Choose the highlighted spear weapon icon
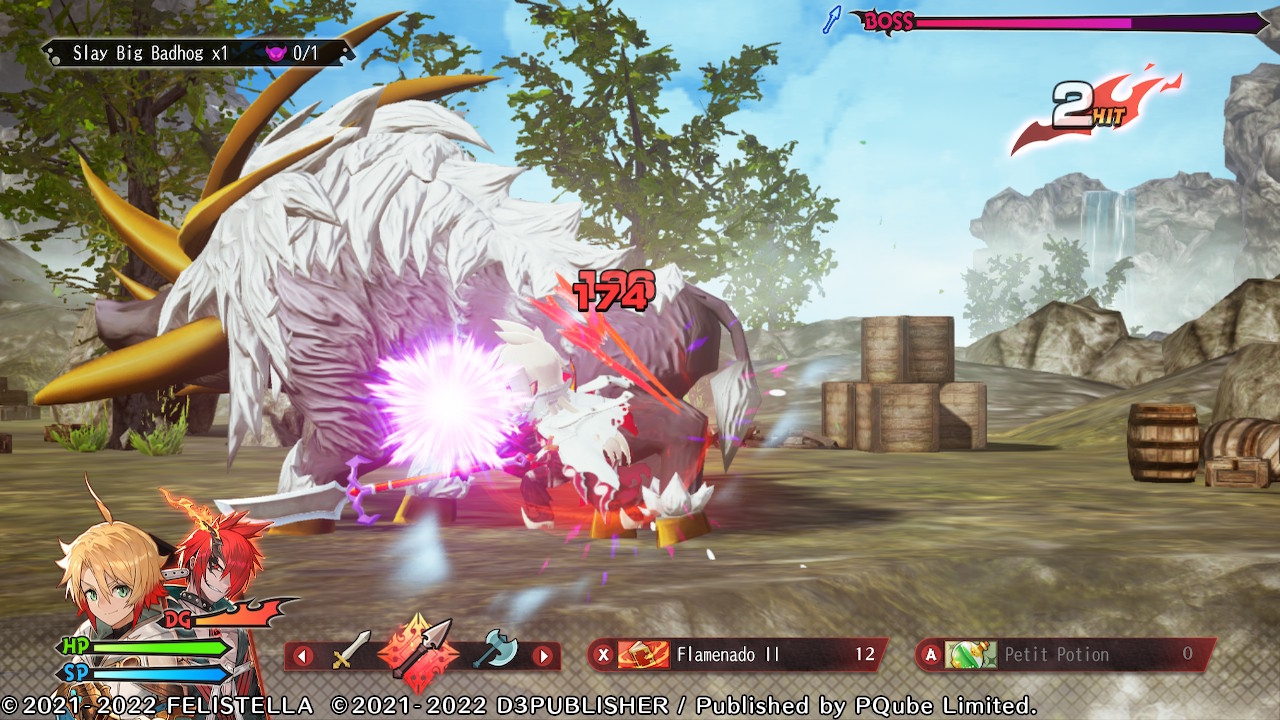The image size is (1280, 720). 421,650
